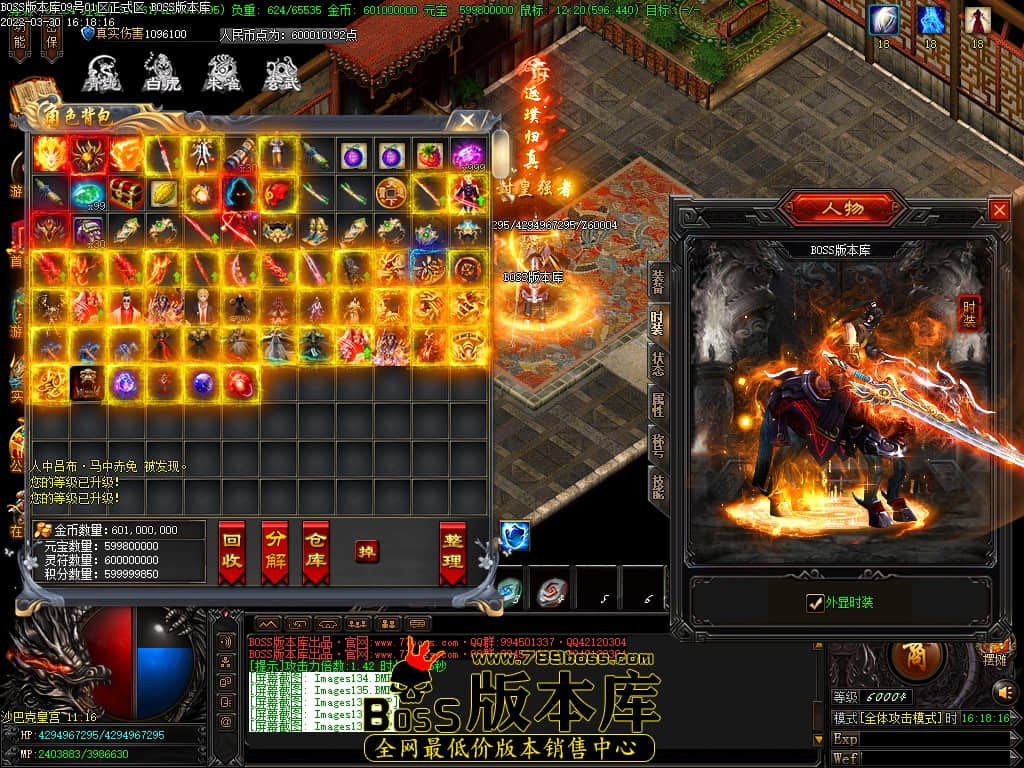Viewport: 1024px width, 768px height.
Task: Click the red 时装 costume slot button
Action: click(968, 312)
